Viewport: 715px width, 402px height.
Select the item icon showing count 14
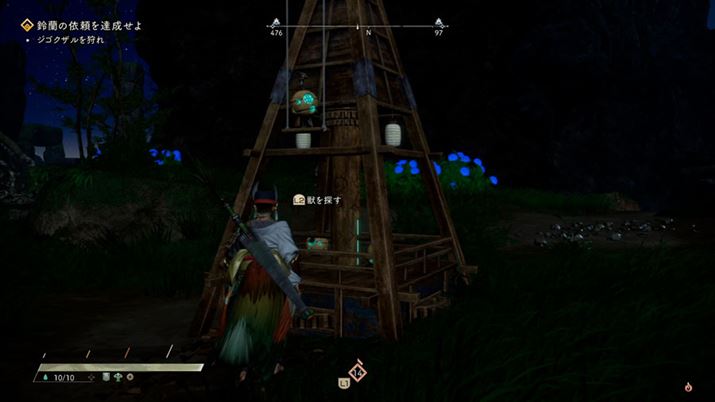(x=356, y=372)
